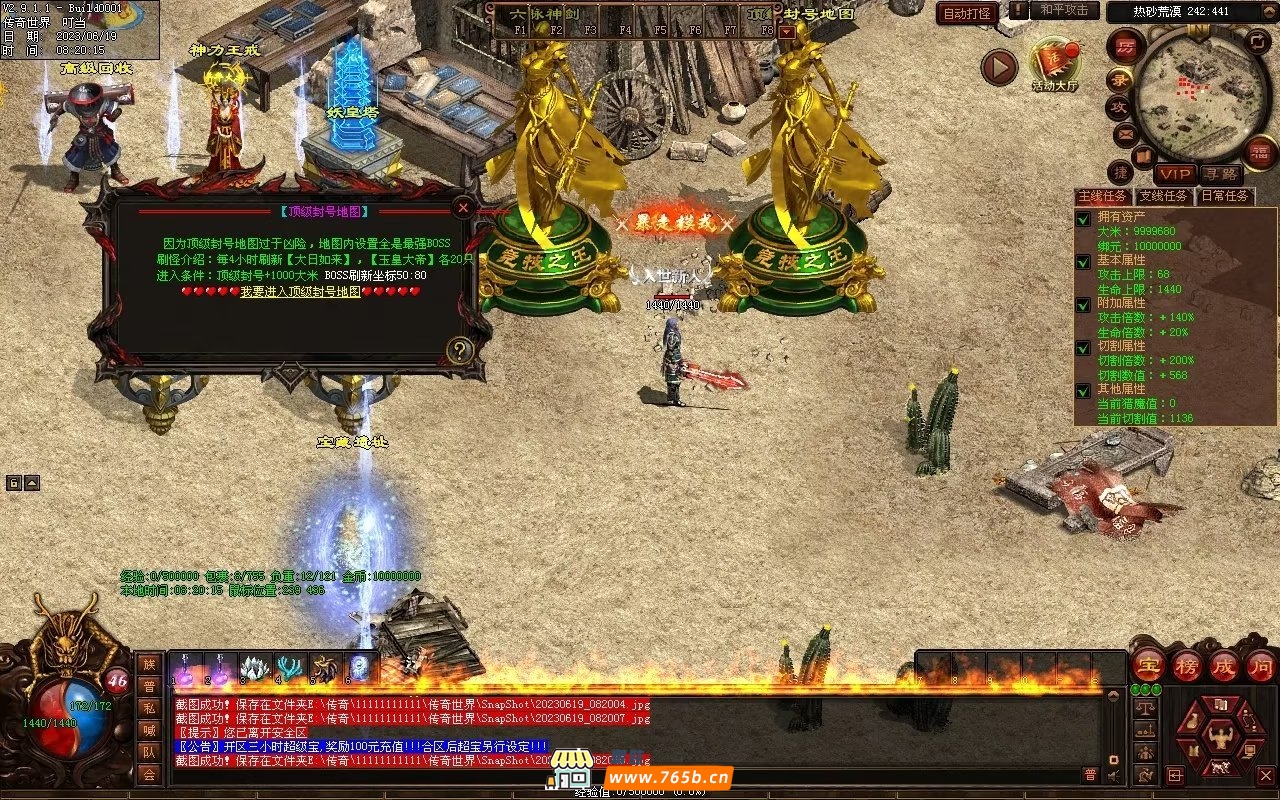
Task: Select the 私 private chat channel
Action: [149, 707]
